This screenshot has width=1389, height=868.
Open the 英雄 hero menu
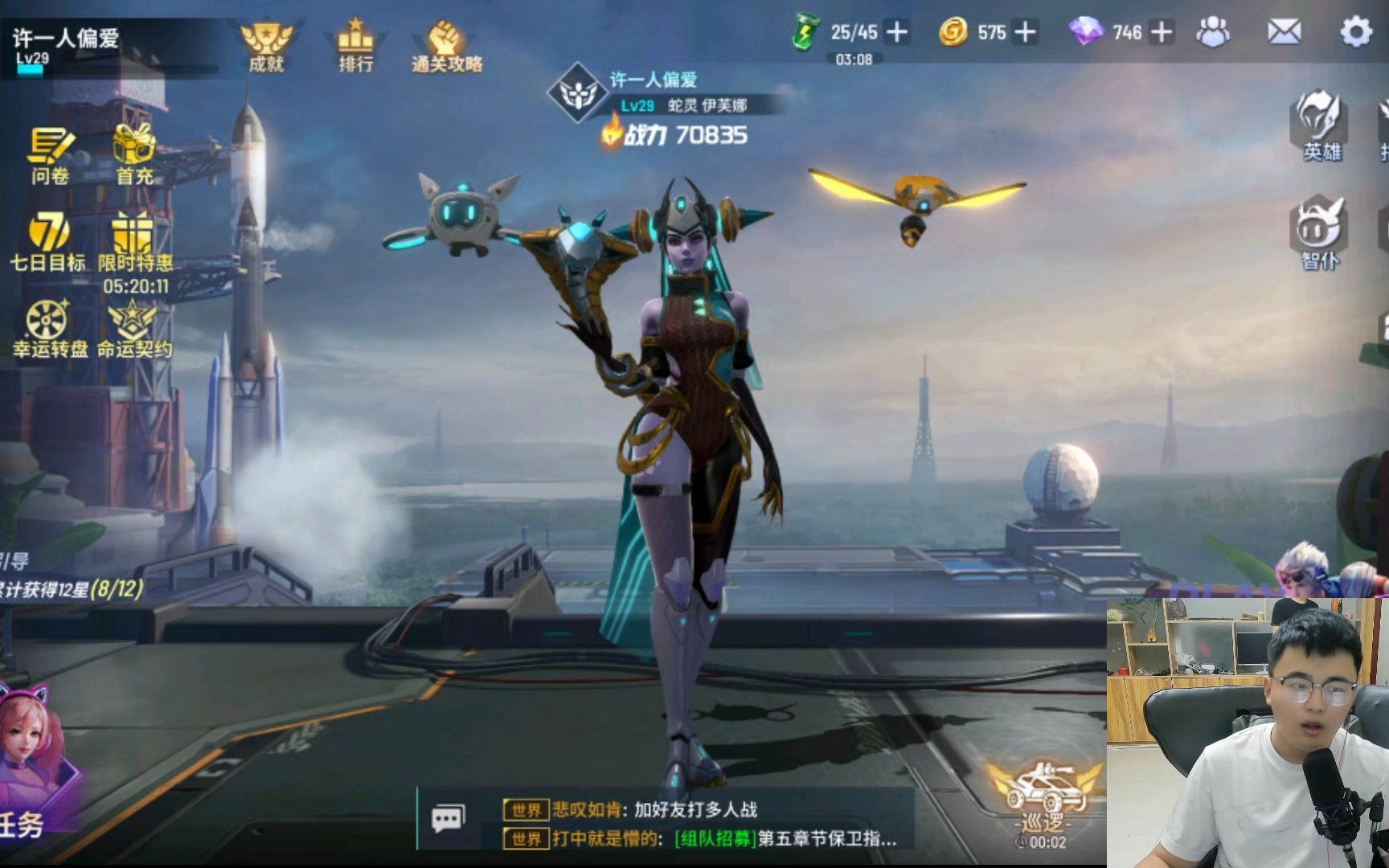coord(1320,125)
